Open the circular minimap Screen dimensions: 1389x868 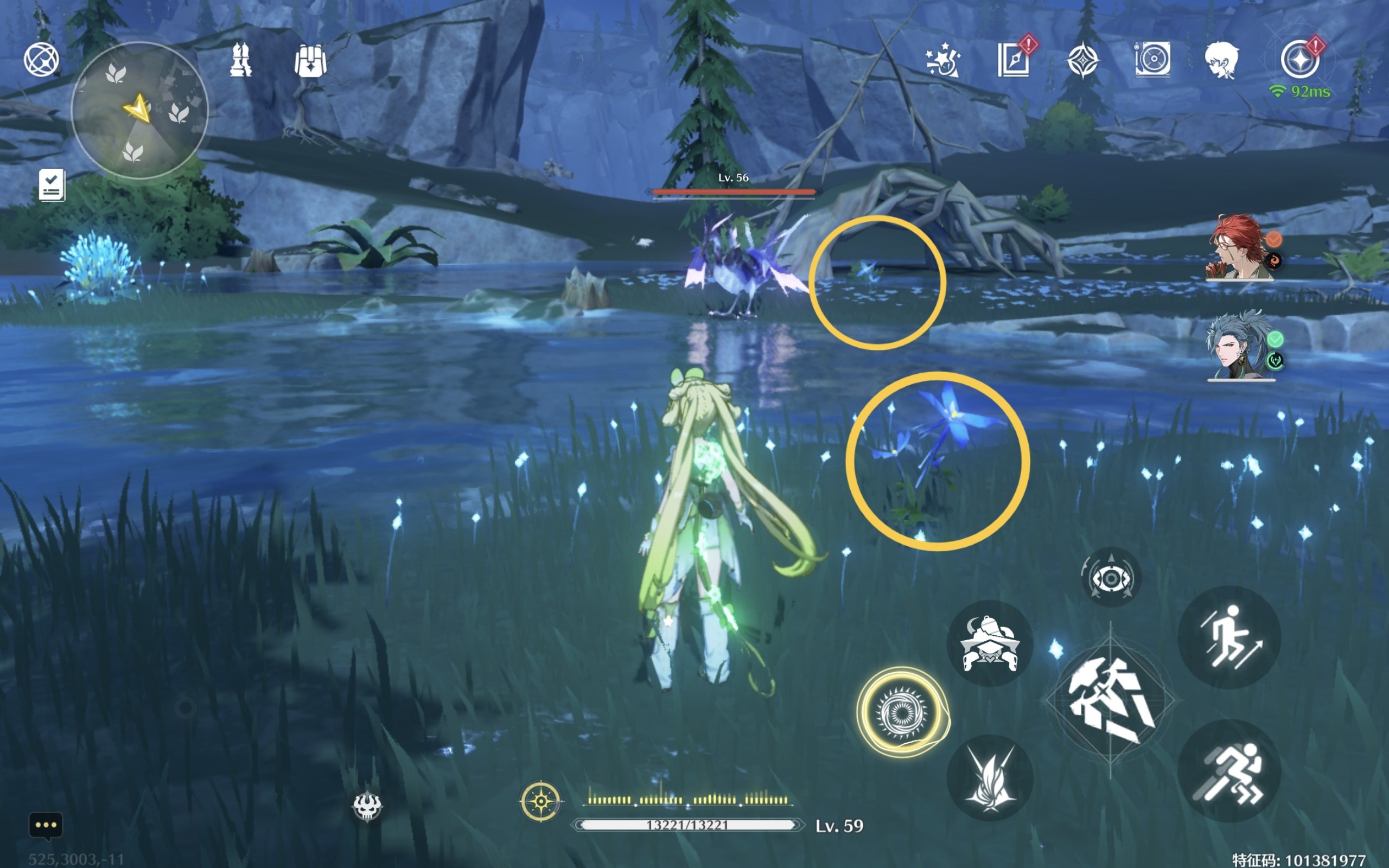point(139,110)
